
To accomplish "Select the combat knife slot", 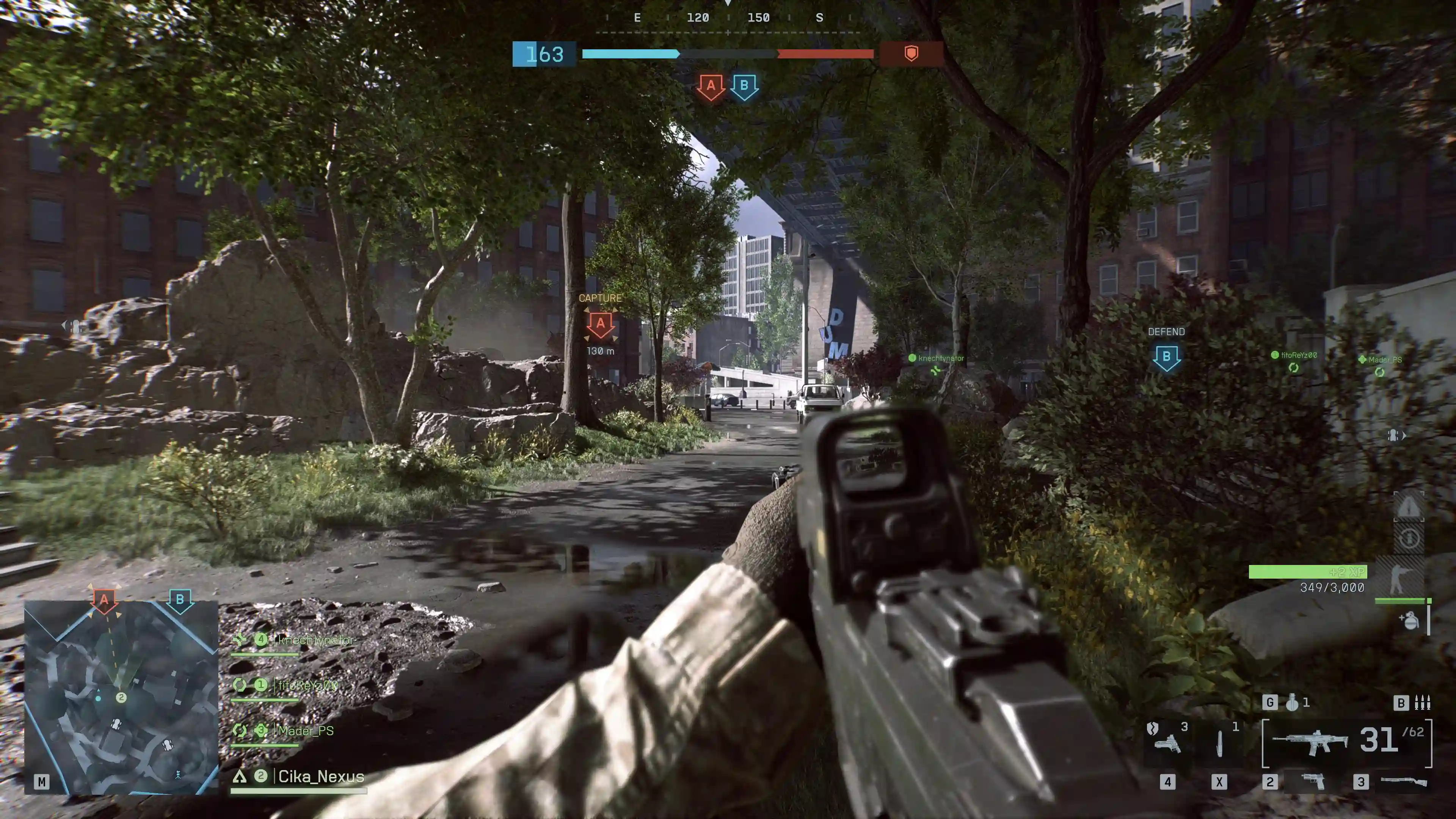I will 1219,743.
